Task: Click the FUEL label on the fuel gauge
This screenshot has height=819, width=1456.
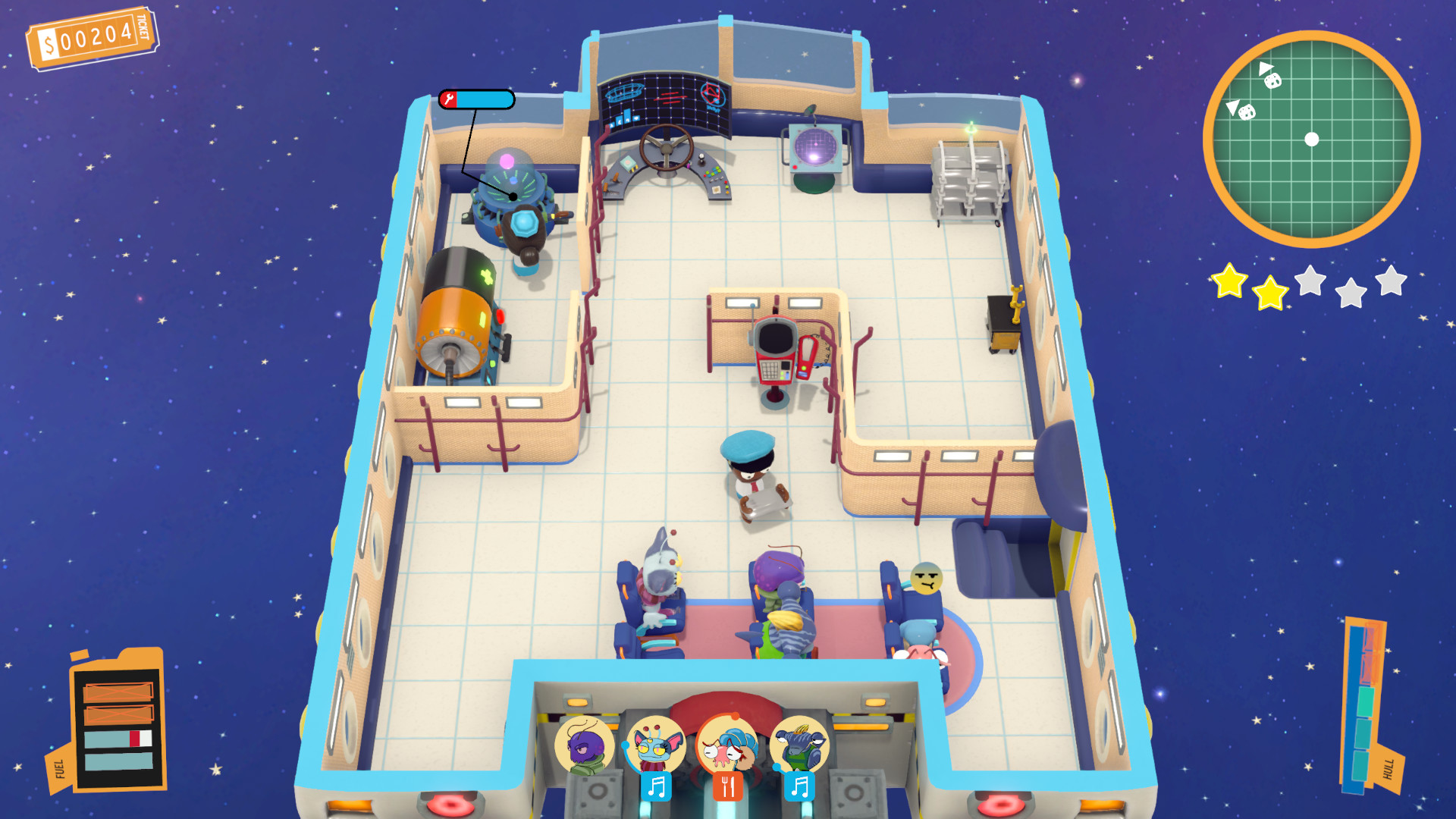Action: (61, 766)
